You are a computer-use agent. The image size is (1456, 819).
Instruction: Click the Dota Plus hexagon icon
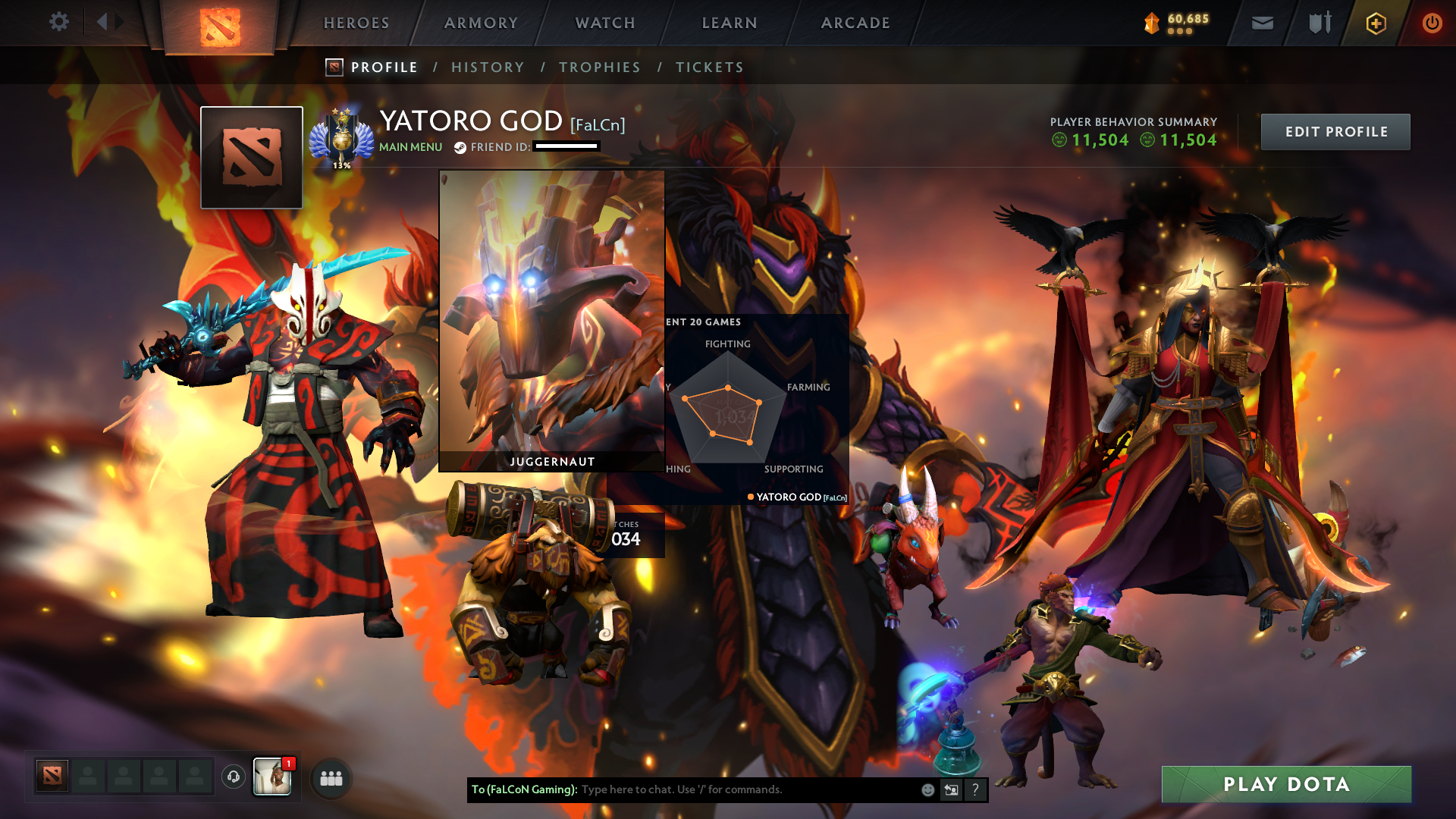[1375, 23]
